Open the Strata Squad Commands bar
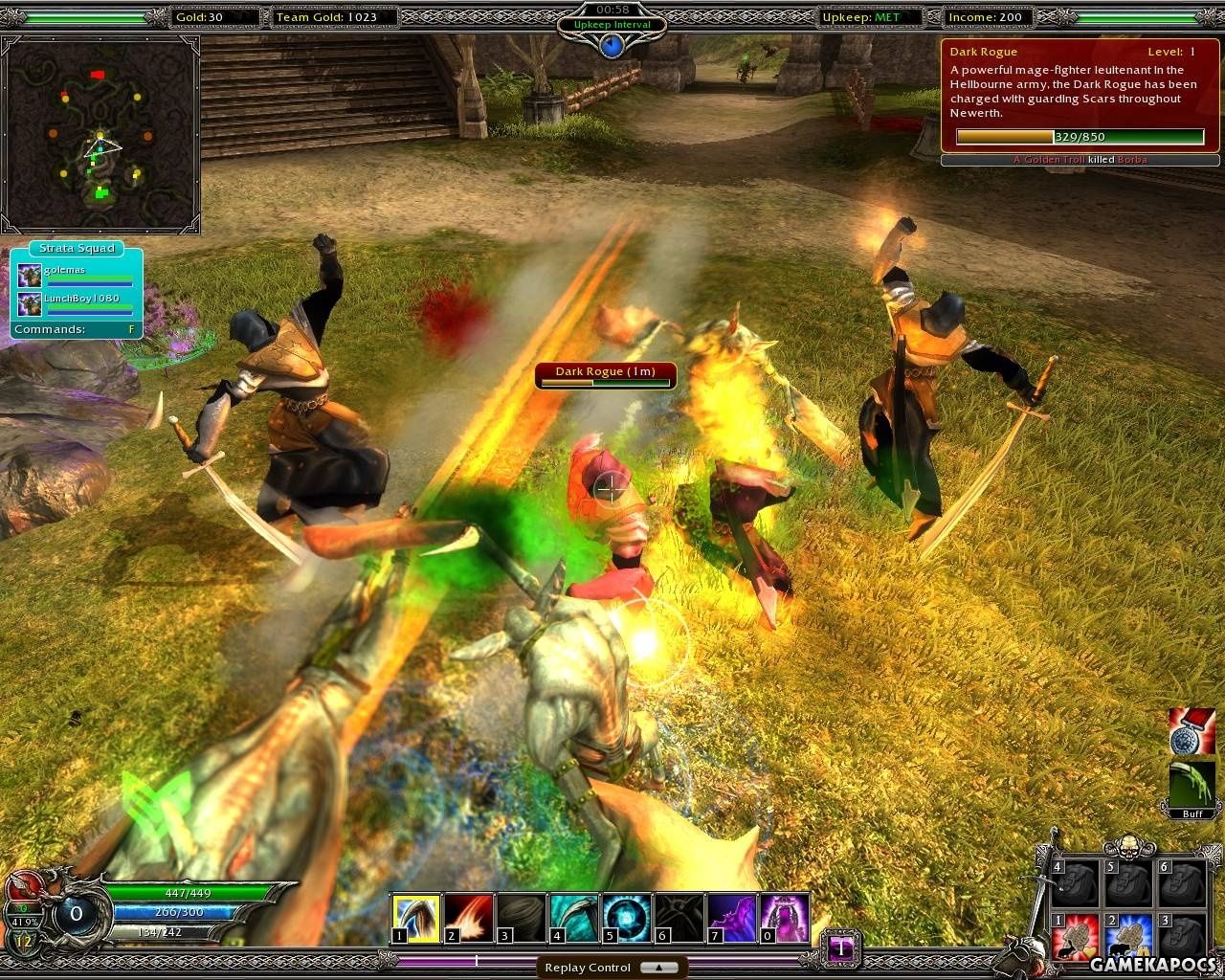 77,329
